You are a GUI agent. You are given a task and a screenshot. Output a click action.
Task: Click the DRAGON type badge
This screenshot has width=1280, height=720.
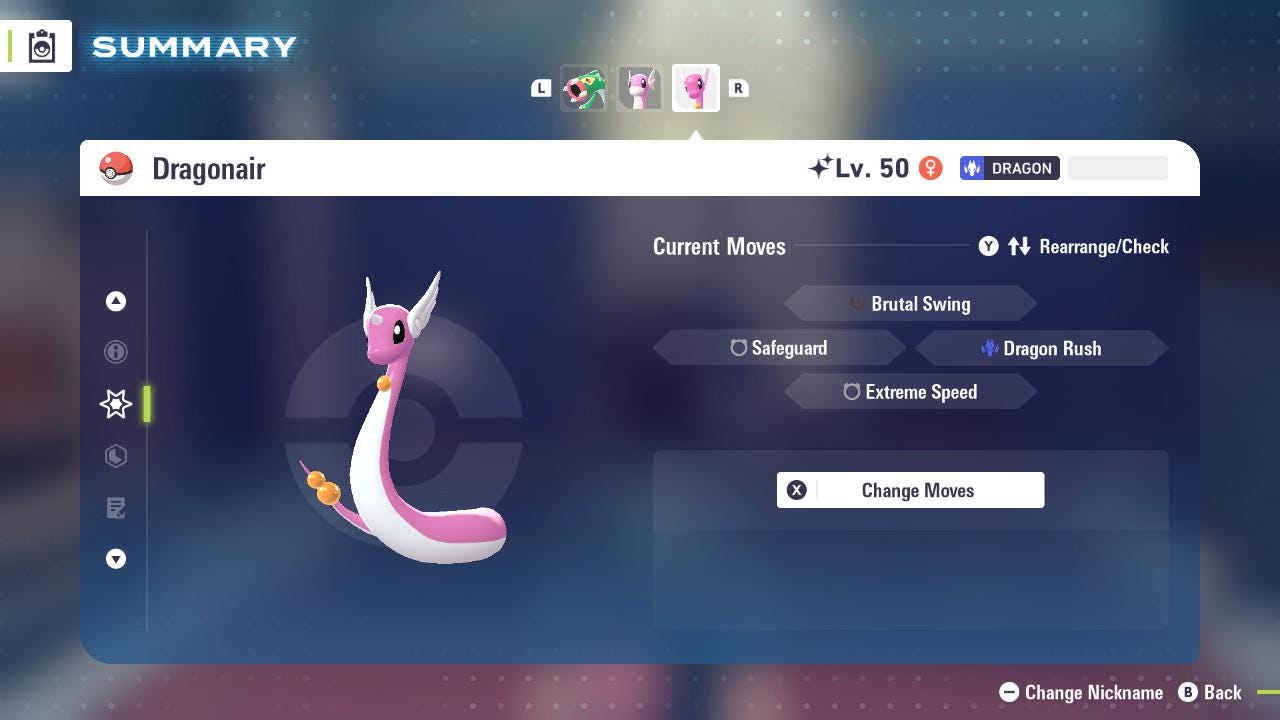(1009, 168)
